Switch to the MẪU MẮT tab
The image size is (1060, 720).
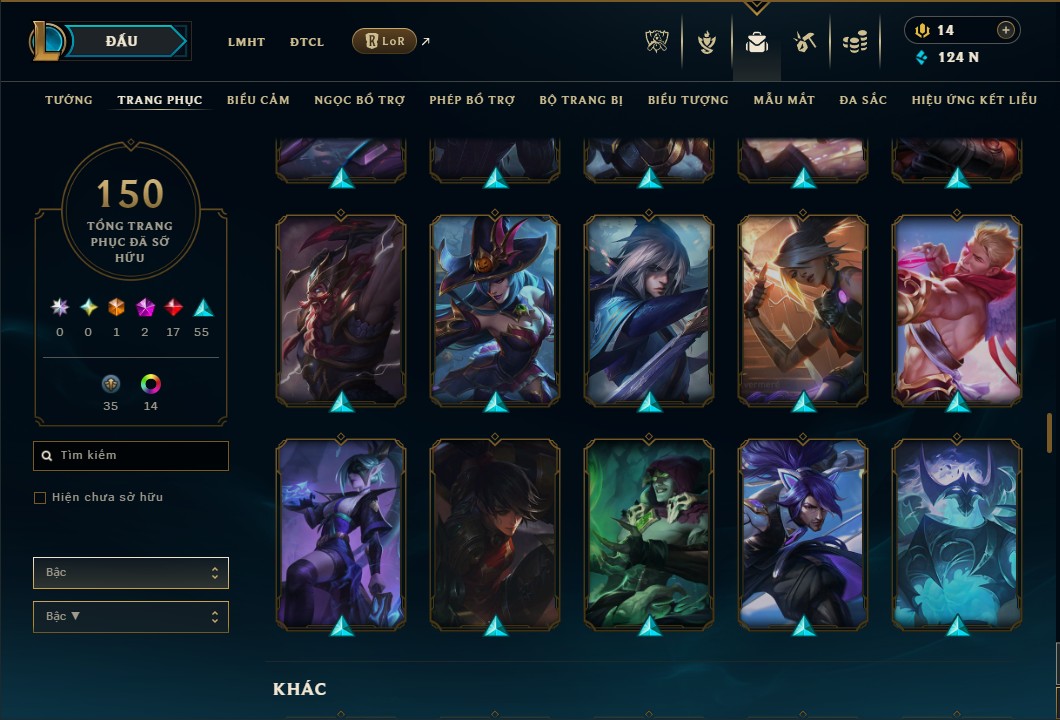tap(784, 100)
